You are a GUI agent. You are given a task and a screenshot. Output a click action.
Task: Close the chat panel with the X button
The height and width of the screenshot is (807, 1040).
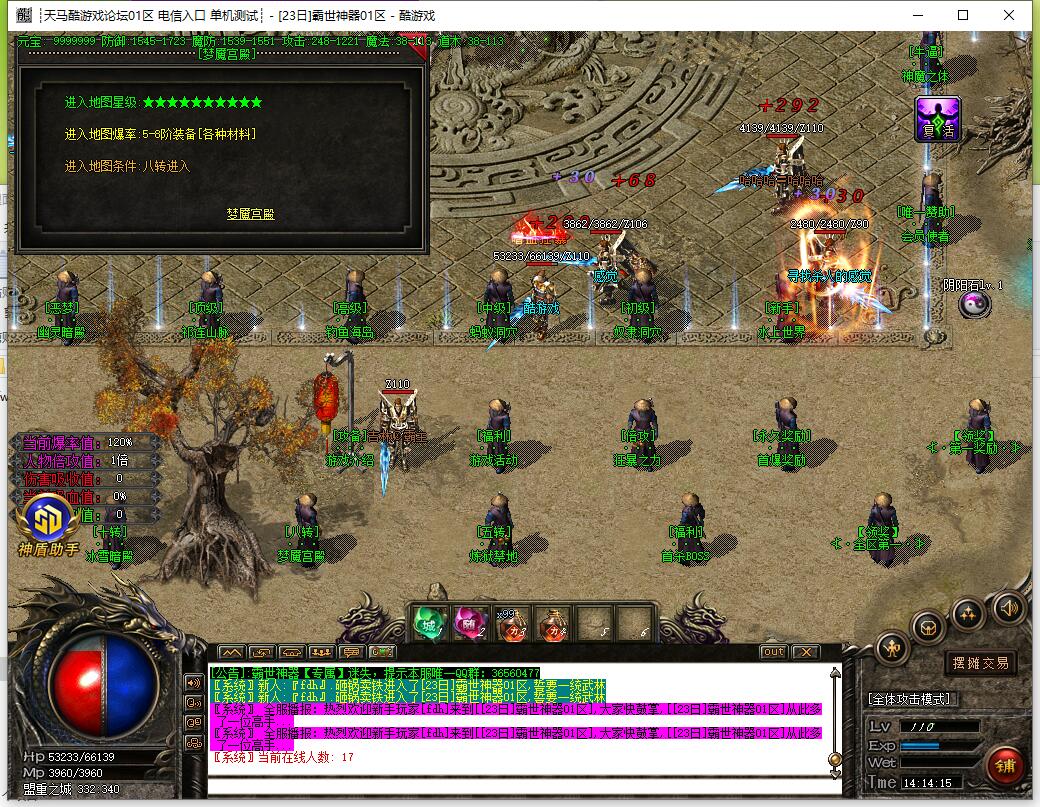[x=805, y=652]
